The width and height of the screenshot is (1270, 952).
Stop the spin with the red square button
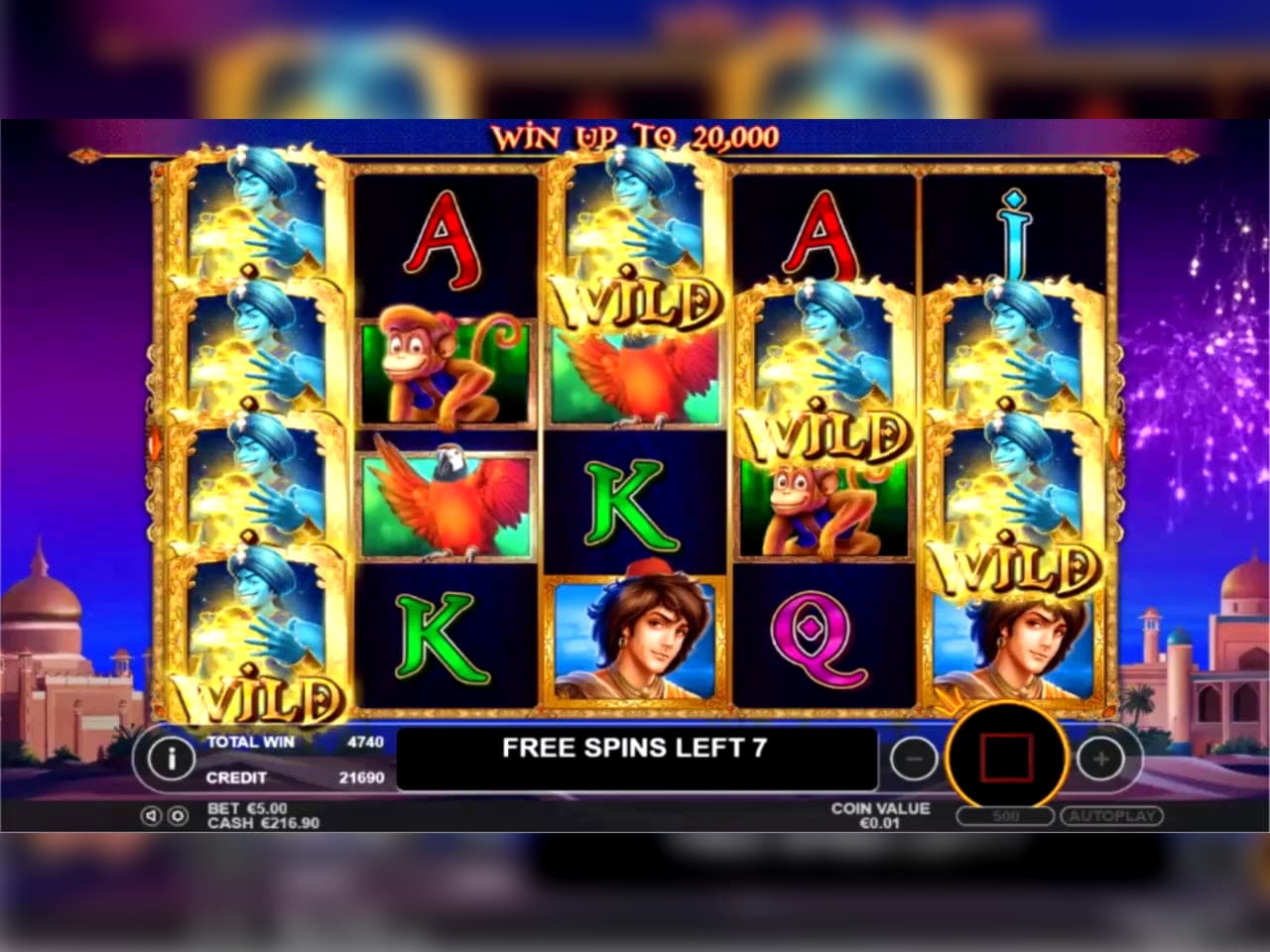point(1006,759)
